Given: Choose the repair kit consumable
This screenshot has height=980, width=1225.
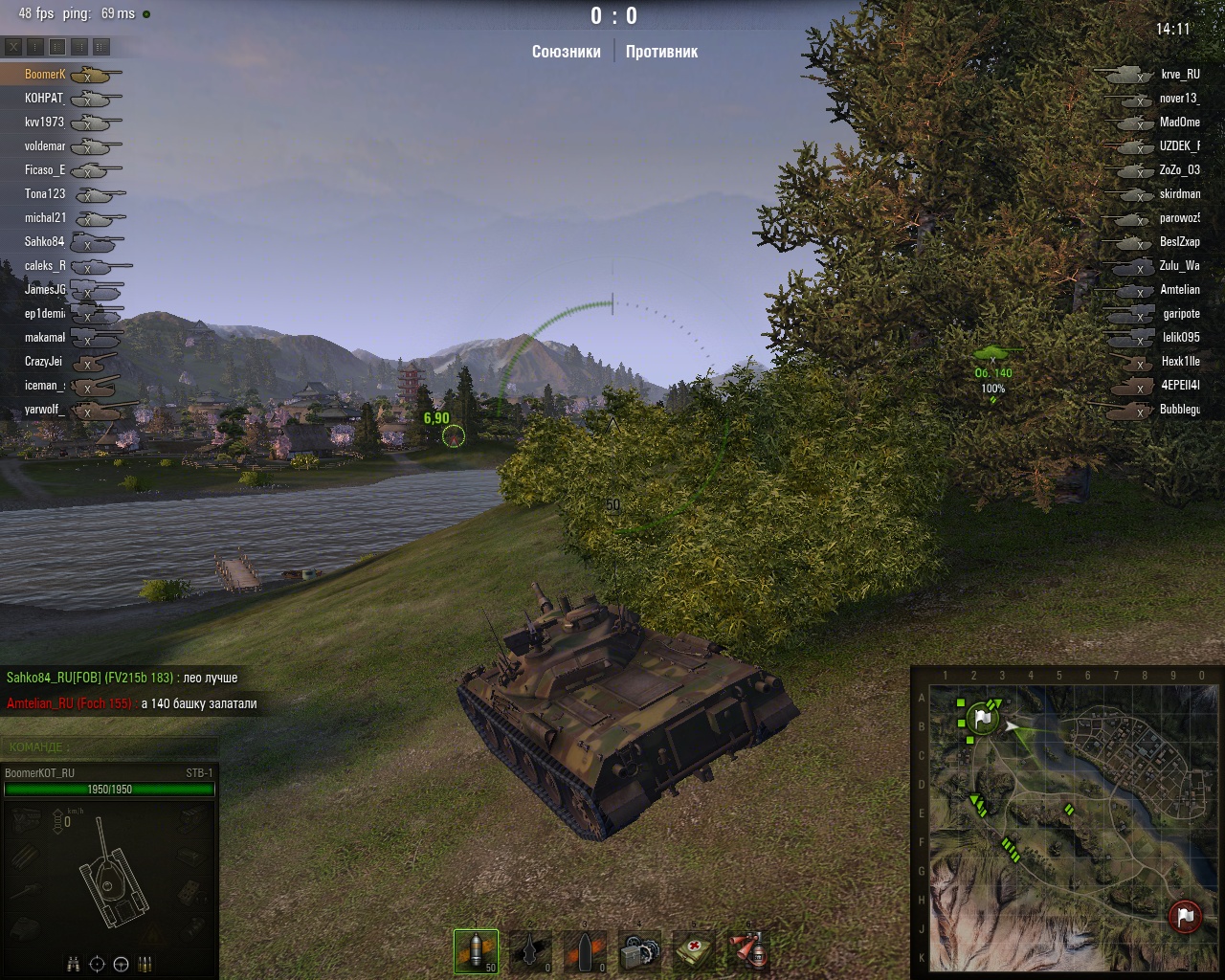Looking at the screenshot, I should coord(638,950).
